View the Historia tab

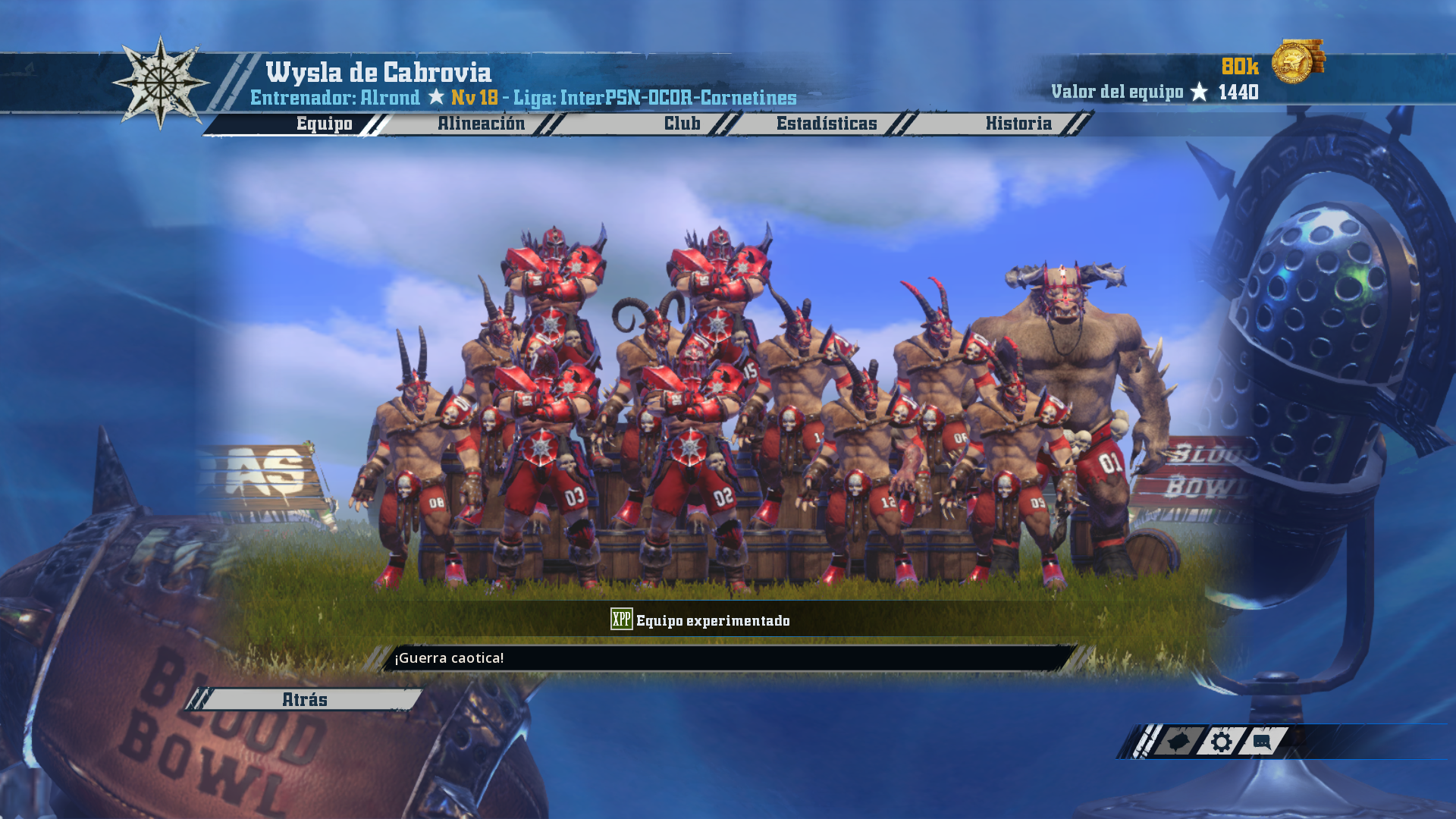[x=1018, y=124]
